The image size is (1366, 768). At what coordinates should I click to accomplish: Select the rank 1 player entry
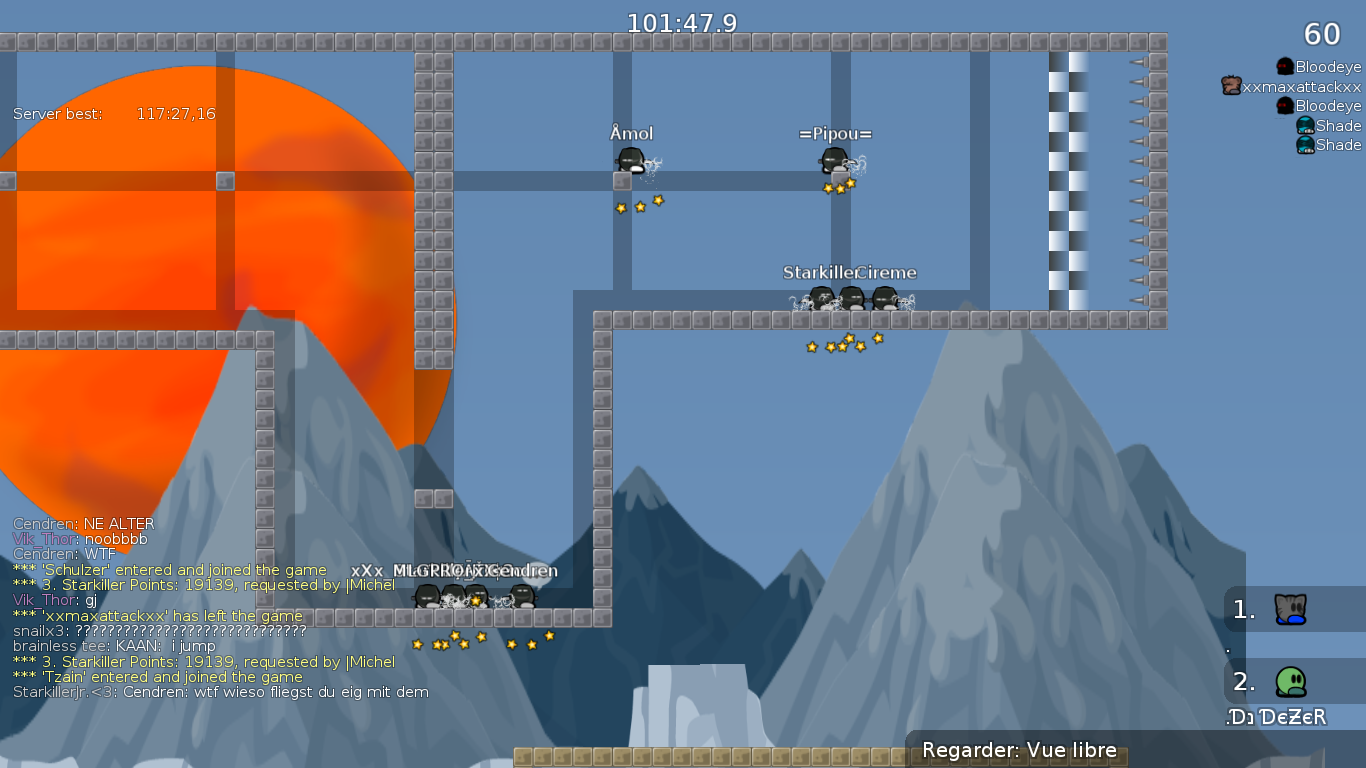pos(1290,609)
